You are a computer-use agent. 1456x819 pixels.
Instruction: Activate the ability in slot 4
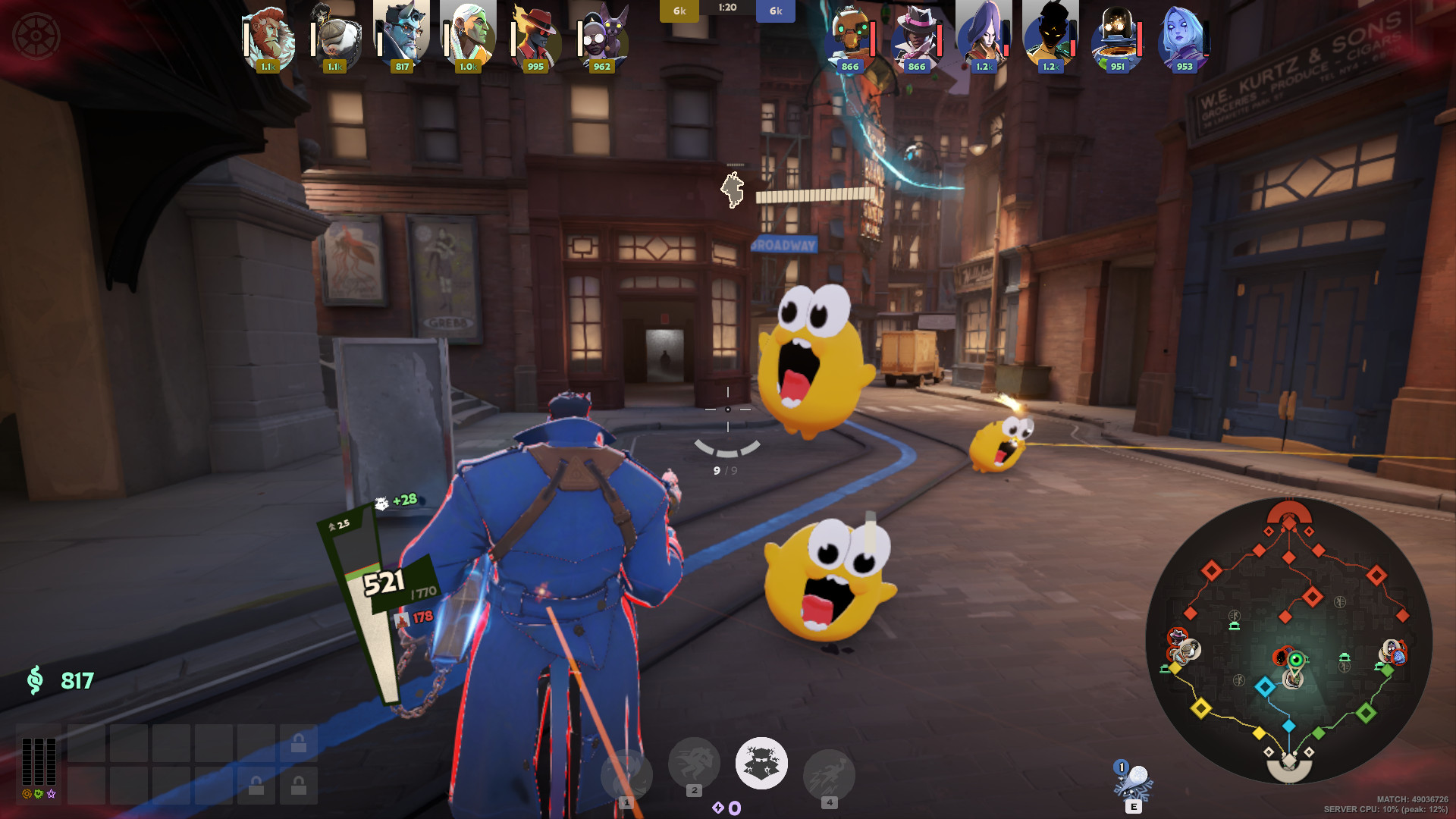click(829, 775)
